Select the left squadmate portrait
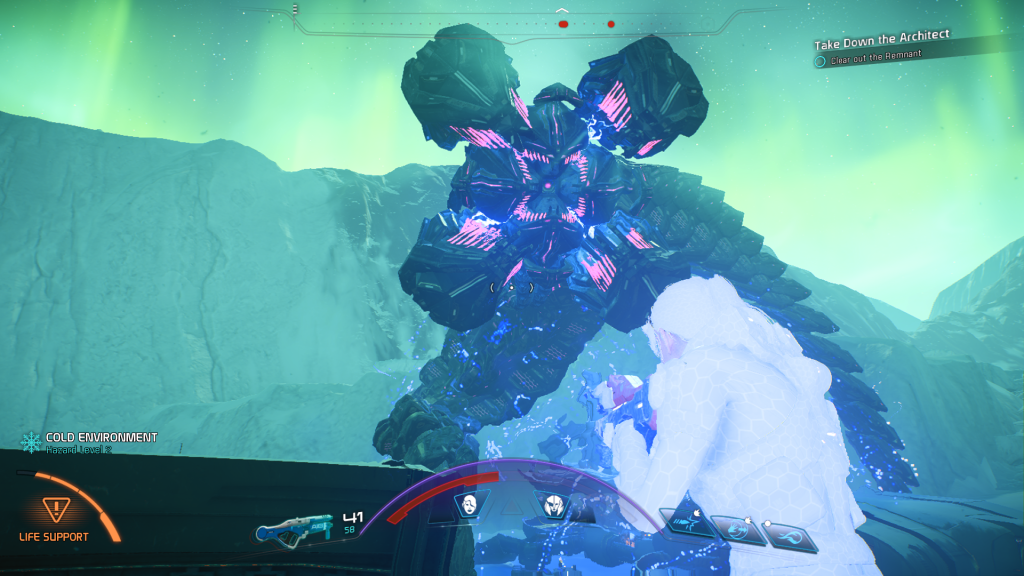1024x576 pixels. point(467,504)
